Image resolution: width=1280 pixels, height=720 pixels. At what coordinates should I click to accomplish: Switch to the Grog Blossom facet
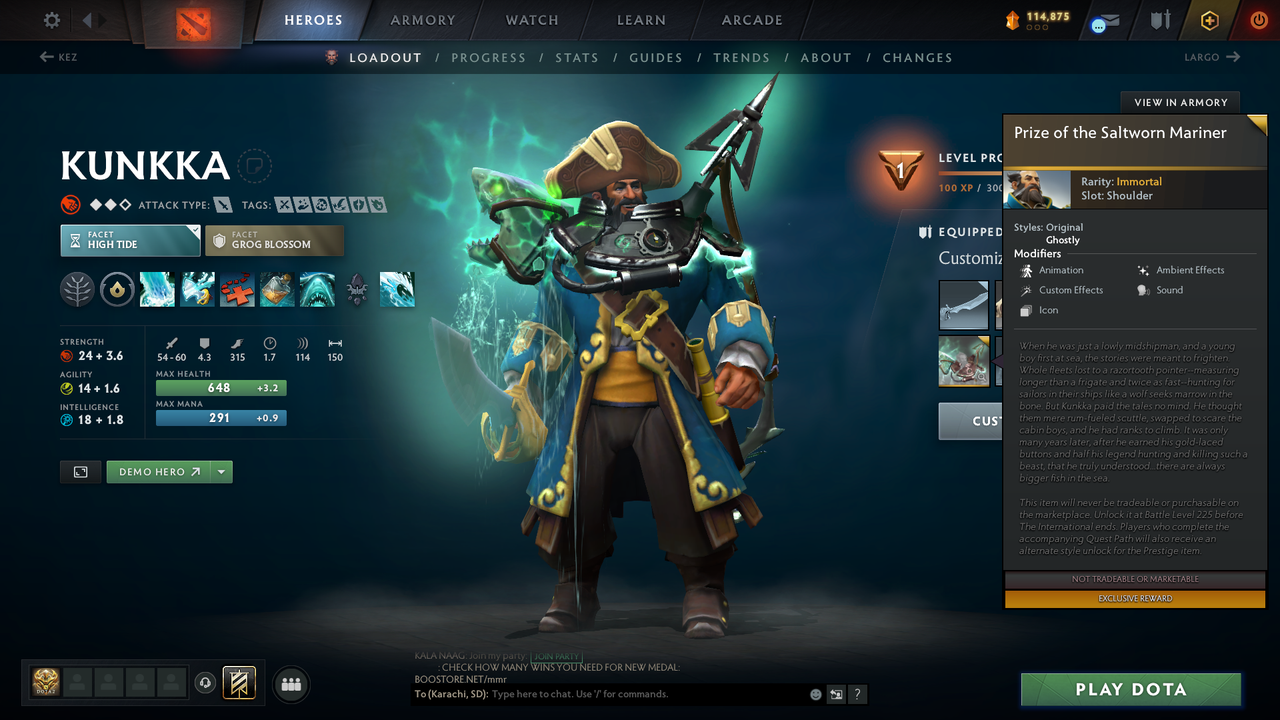pyautogui.click(x=274, y=240)
